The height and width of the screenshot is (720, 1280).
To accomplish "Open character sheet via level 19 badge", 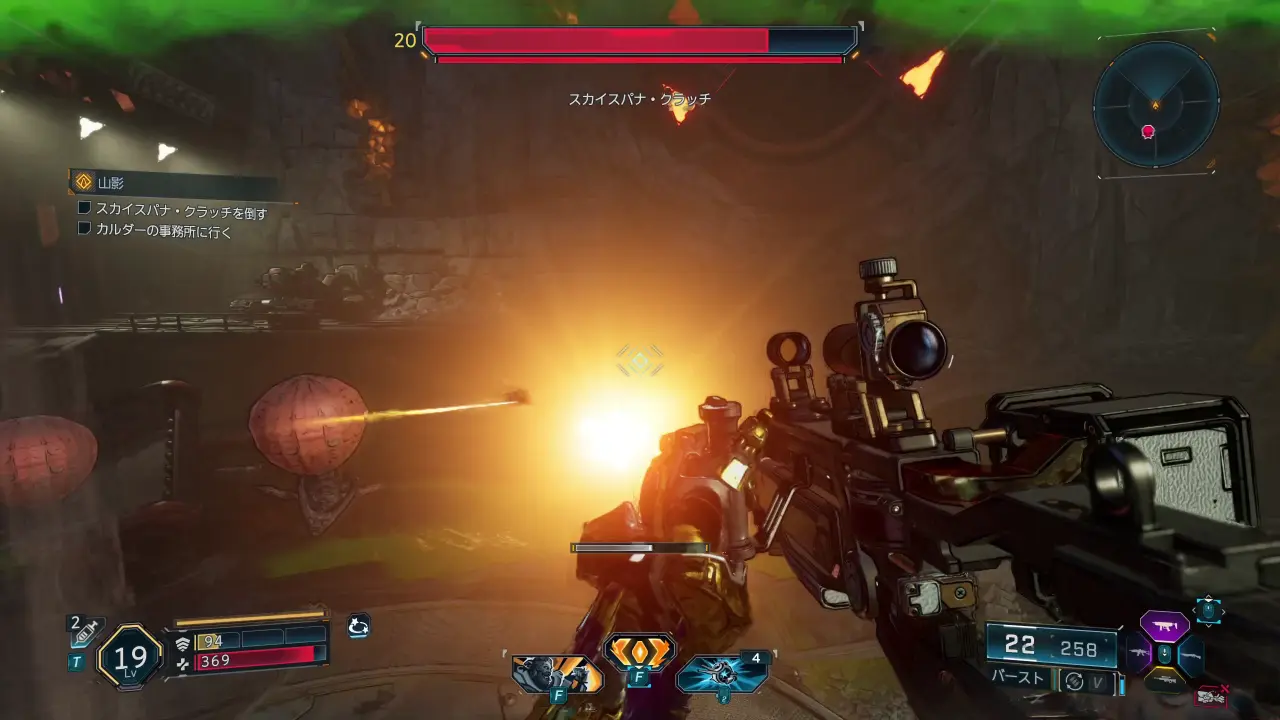I will [130, 657].
